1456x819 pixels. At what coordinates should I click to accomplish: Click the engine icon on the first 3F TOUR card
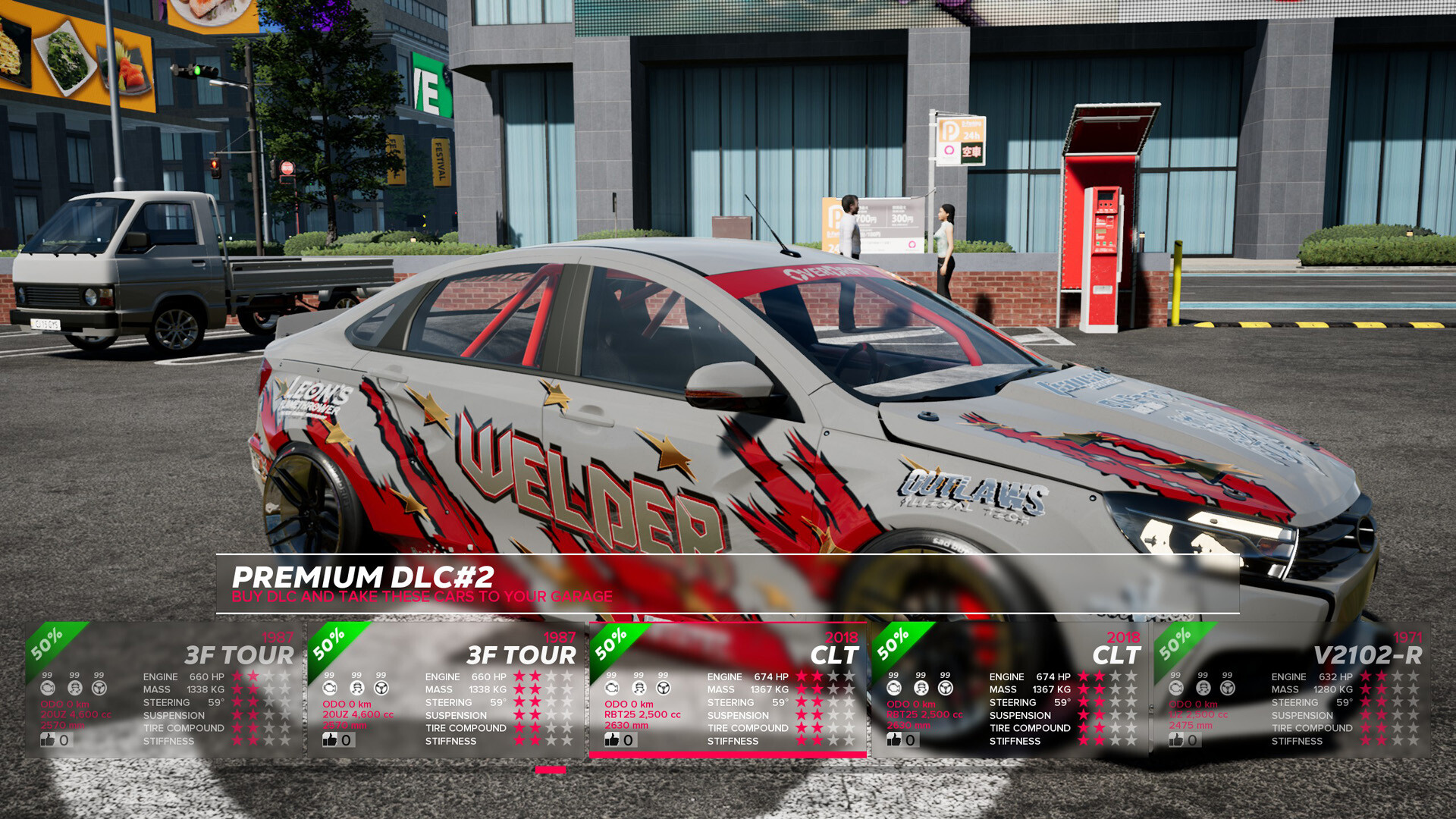(49, 689)
